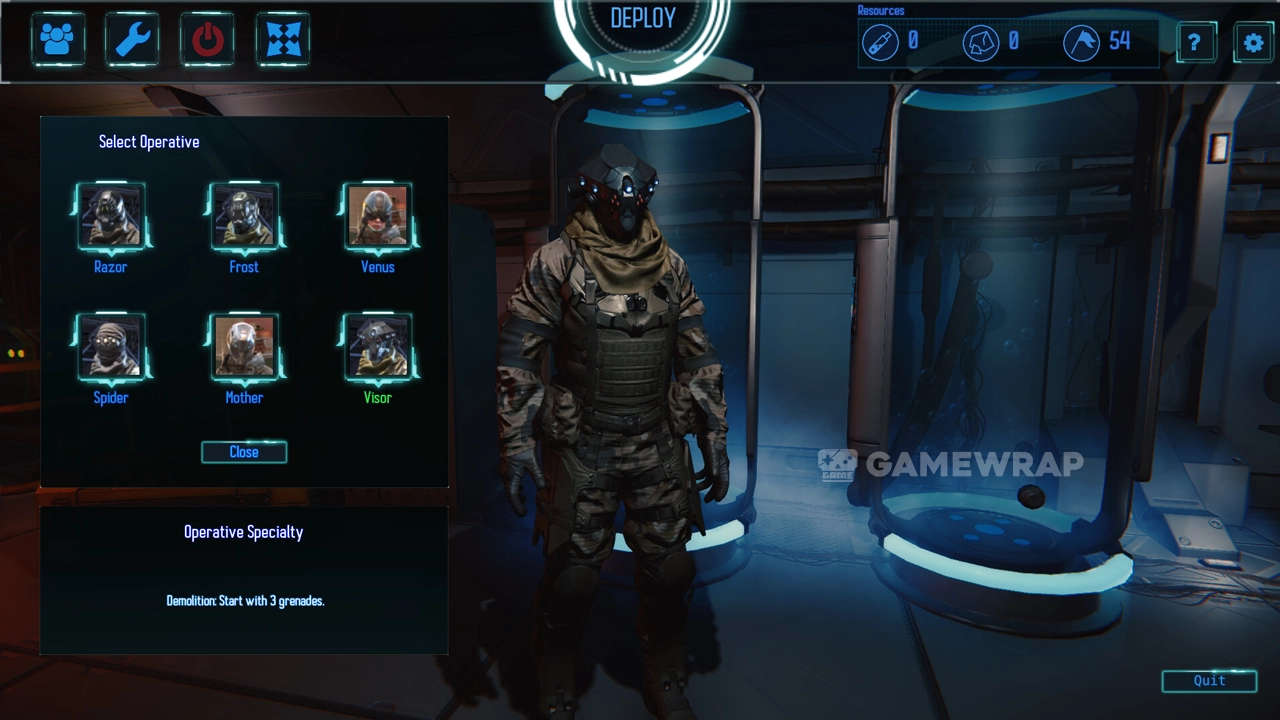This screenshot has width=1280, height=720.
Task: Open the squad members icon
Action: pyautogui.click(x=58, y=40)
